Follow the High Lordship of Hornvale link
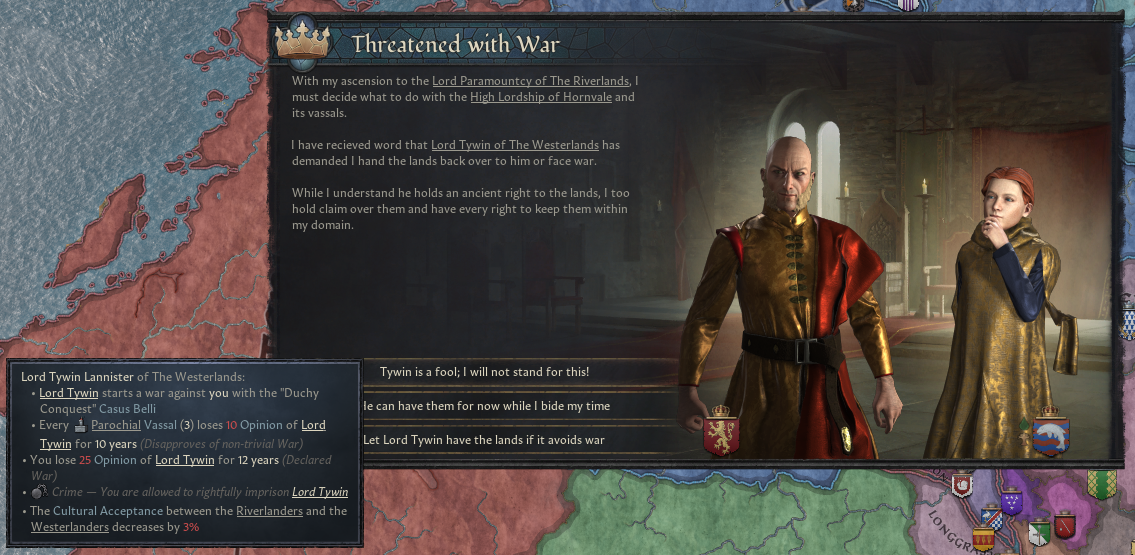This screenshot has width=1135, height=555. [540, 97]
